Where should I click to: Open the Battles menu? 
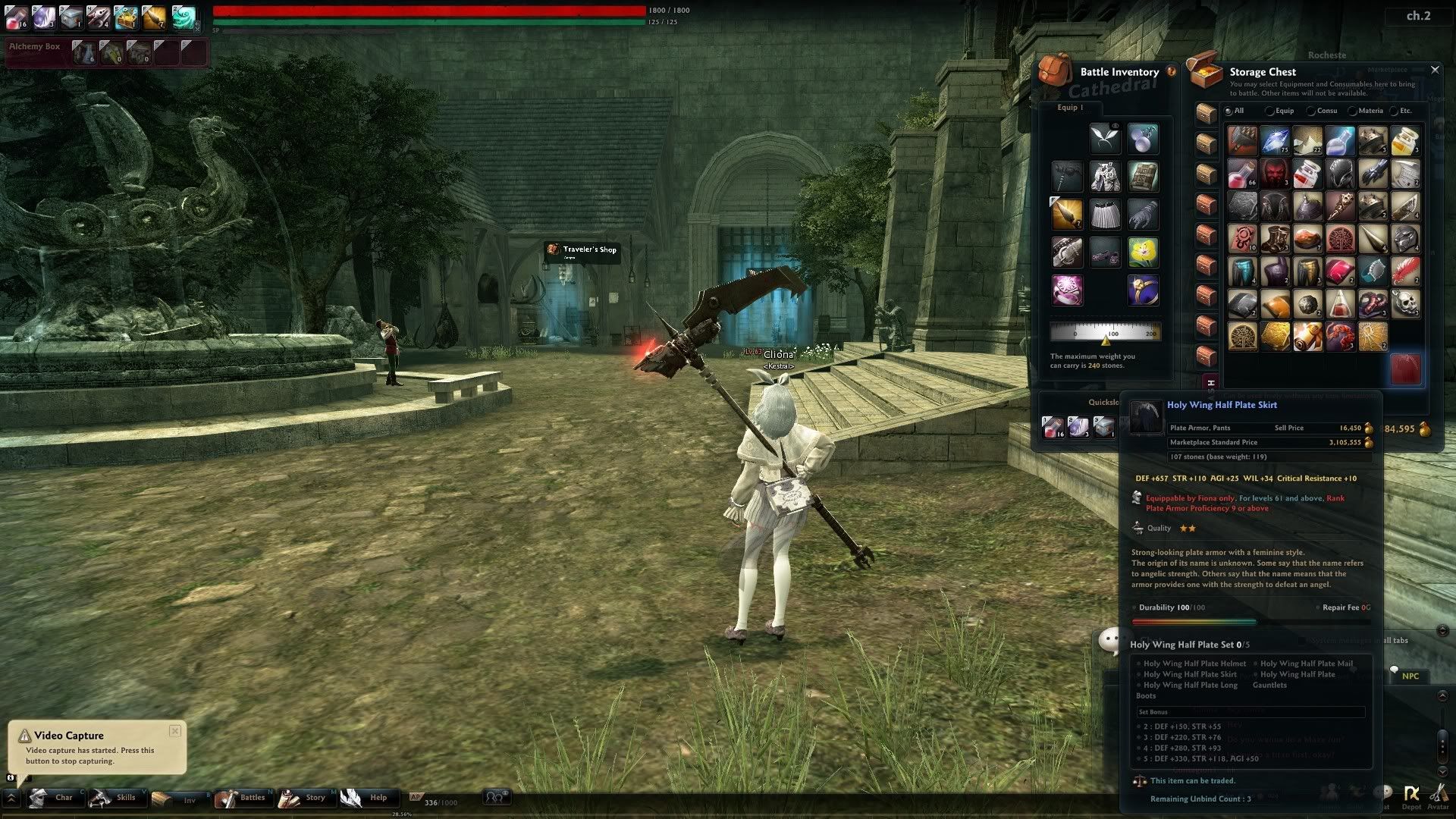(x=241, y=798)
